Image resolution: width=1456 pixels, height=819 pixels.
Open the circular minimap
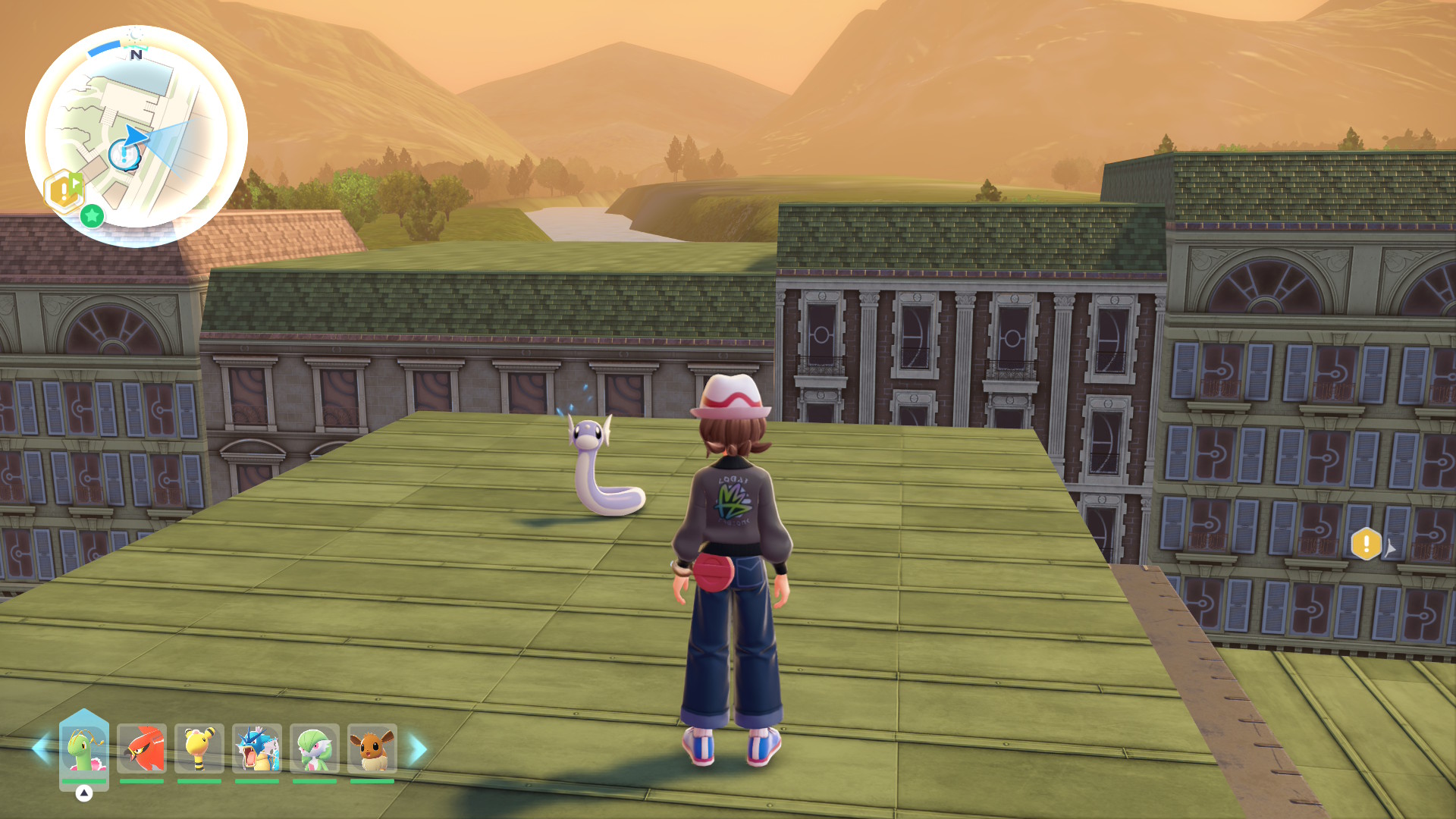click(136, 136)
